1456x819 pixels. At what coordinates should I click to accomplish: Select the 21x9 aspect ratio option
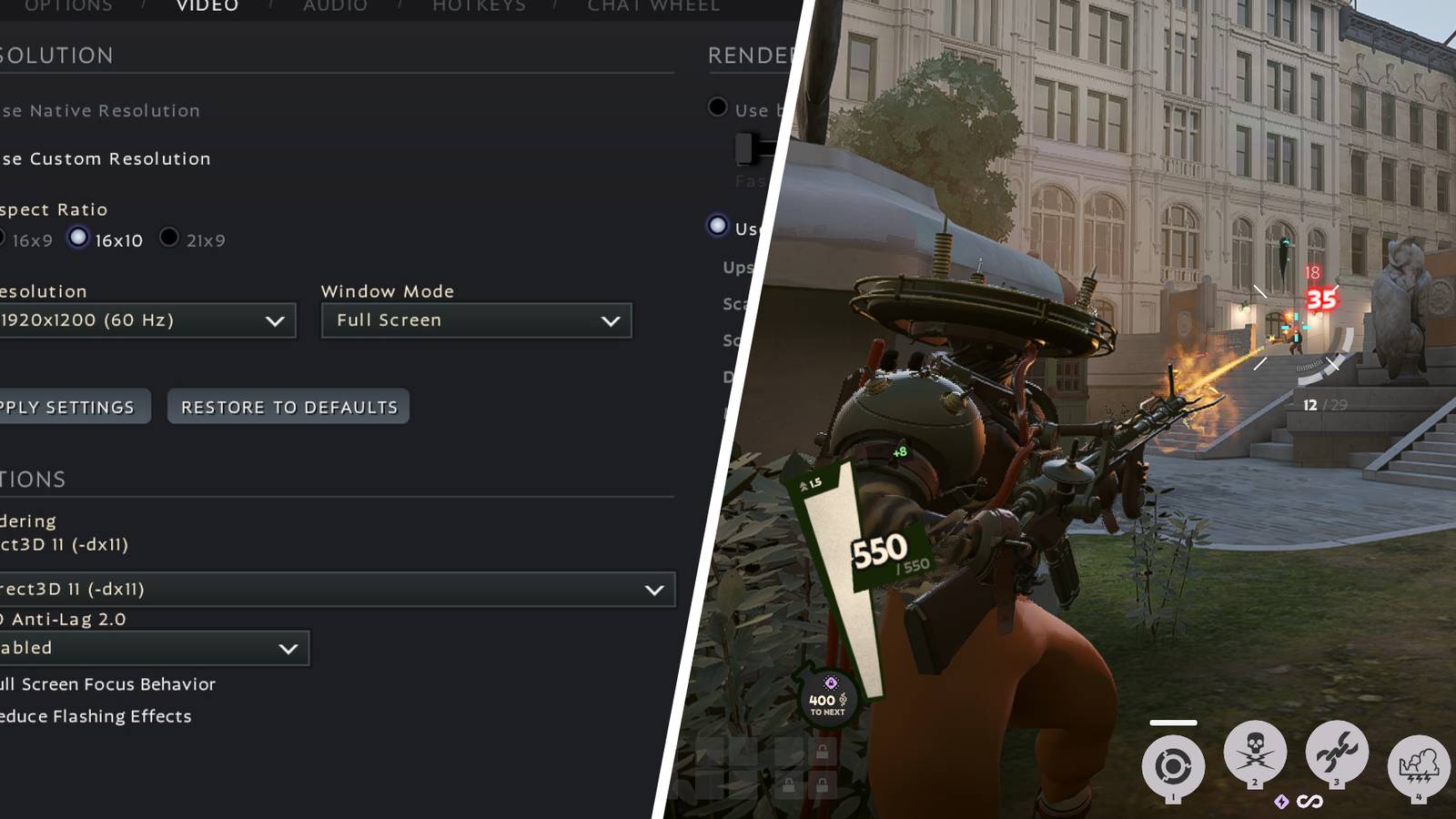pyautogui.click(x=168, y=238)
